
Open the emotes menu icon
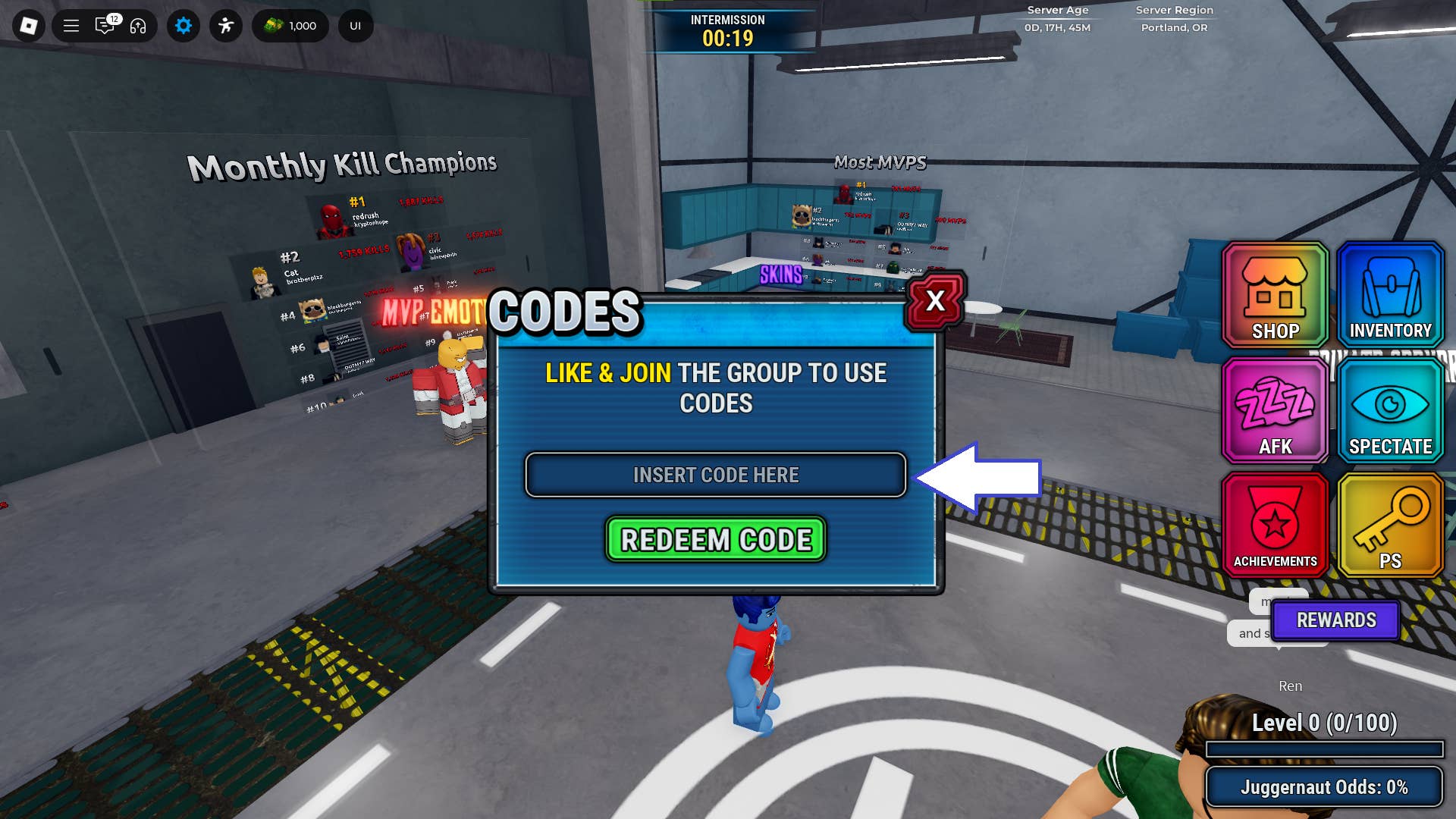click(x=225, y=25)
